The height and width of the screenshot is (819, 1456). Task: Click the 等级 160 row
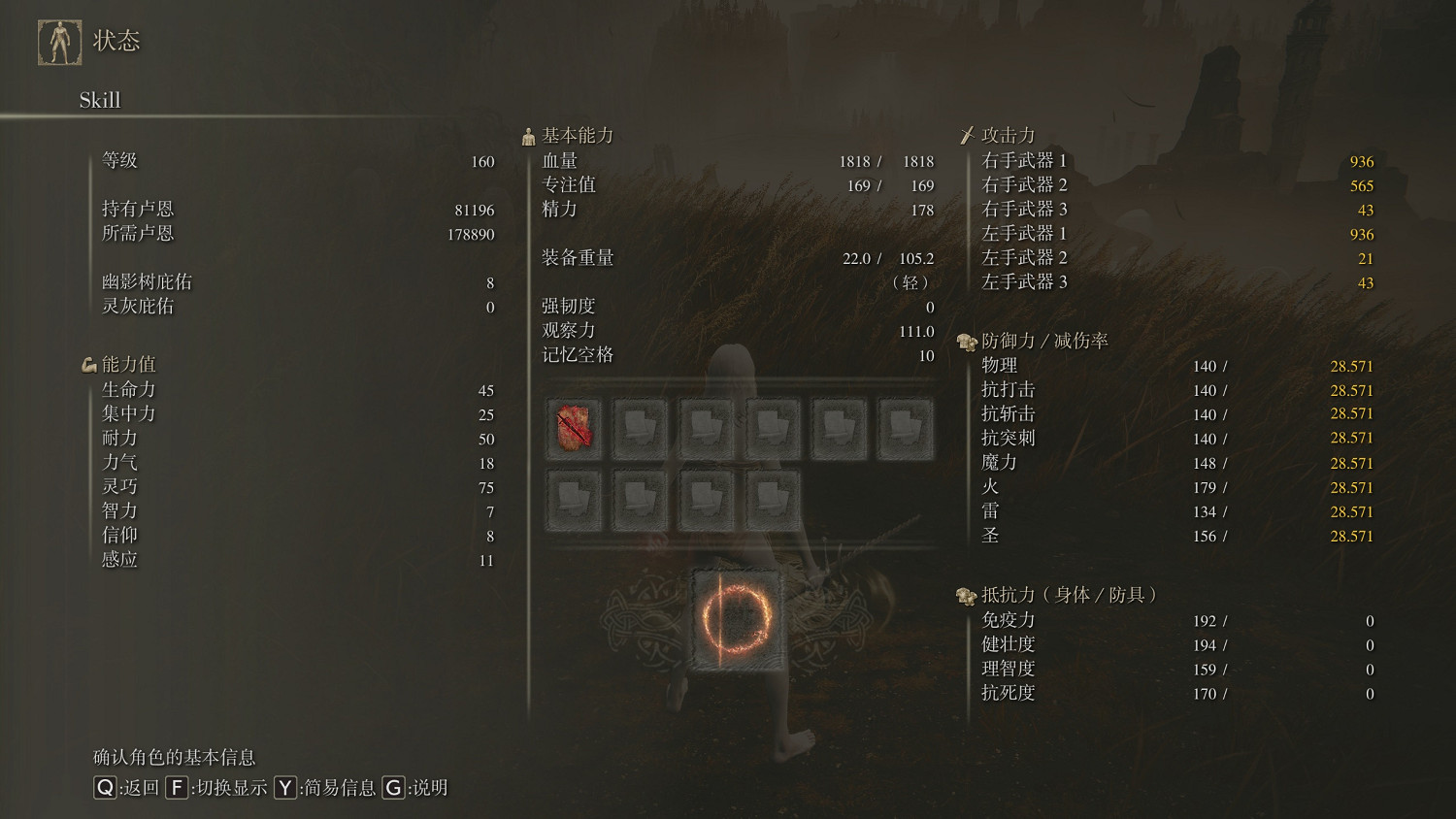coord(291,161)
